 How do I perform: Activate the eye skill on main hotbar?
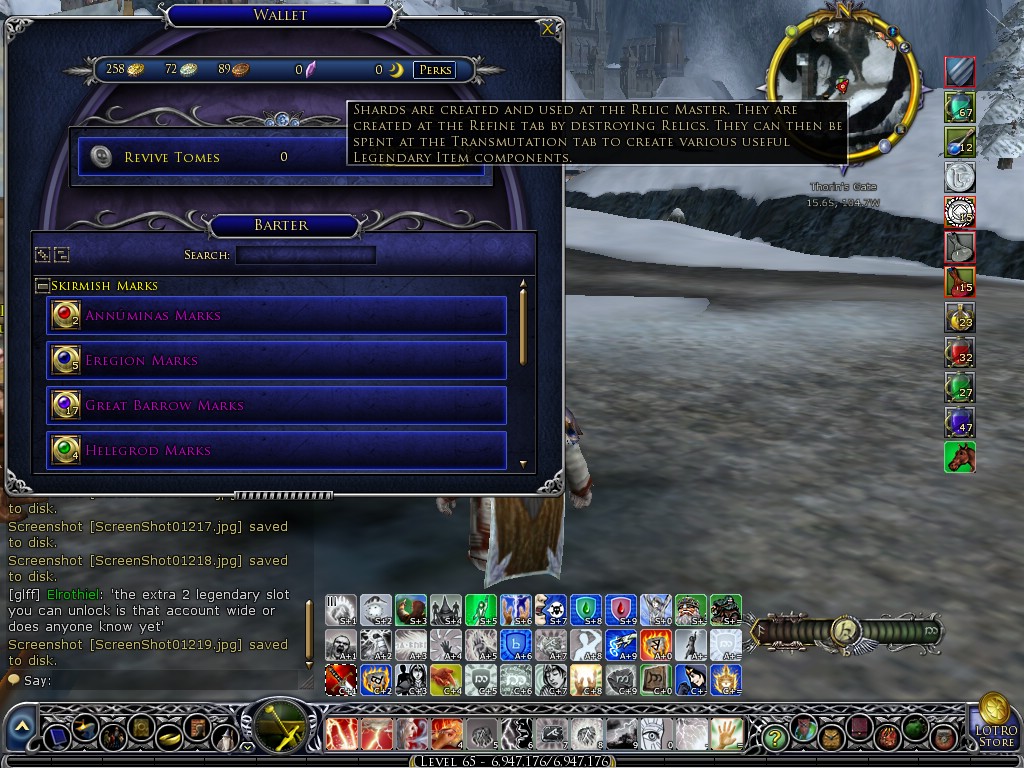coord(654,735)
